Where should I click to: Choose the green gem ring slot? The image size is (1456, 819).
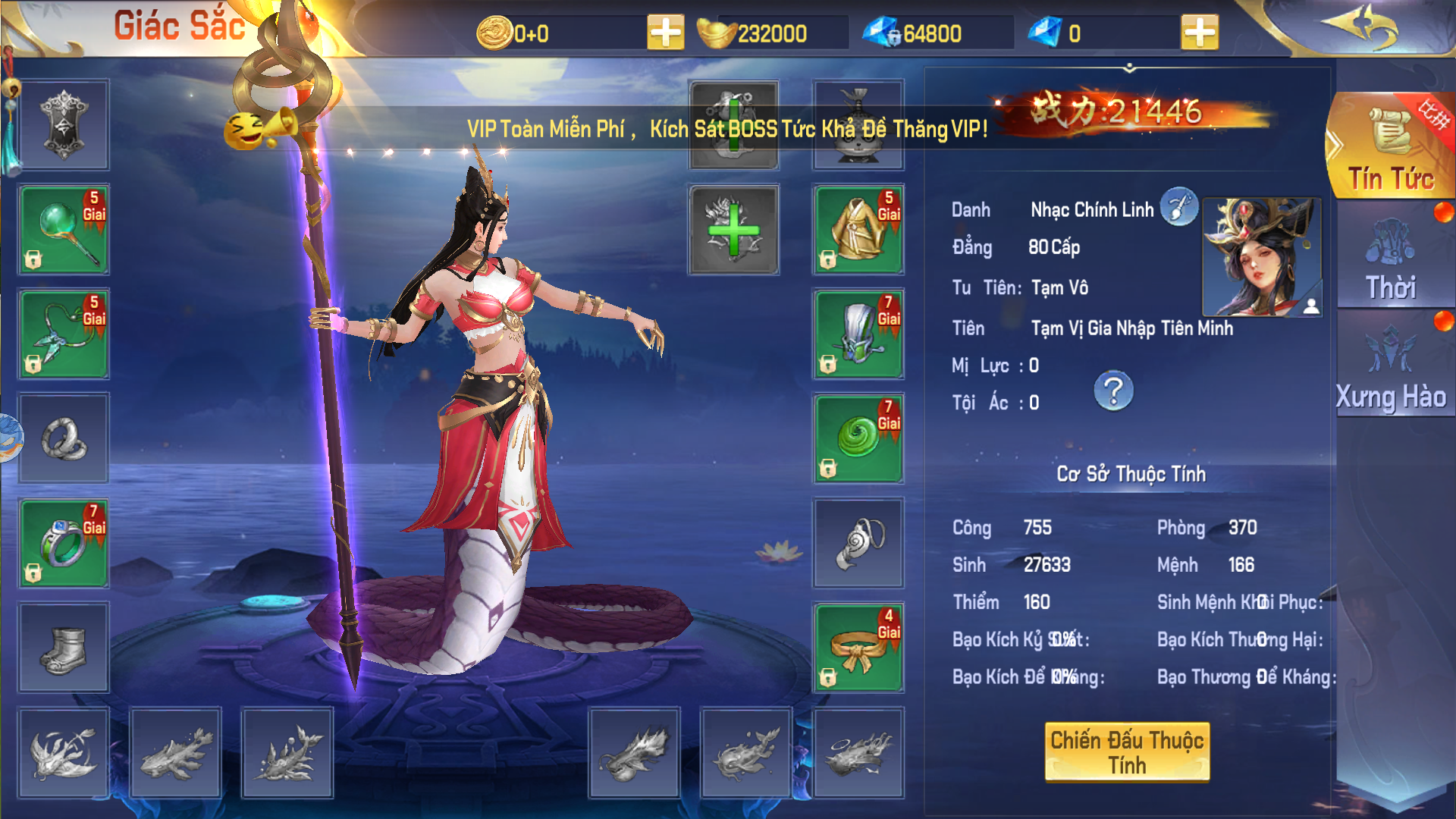[64, 543]
